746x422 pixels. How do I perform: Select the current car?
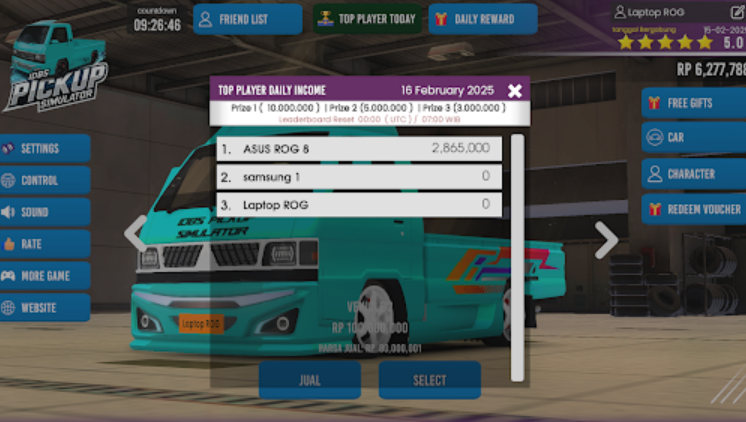click(x=430, y=380)
